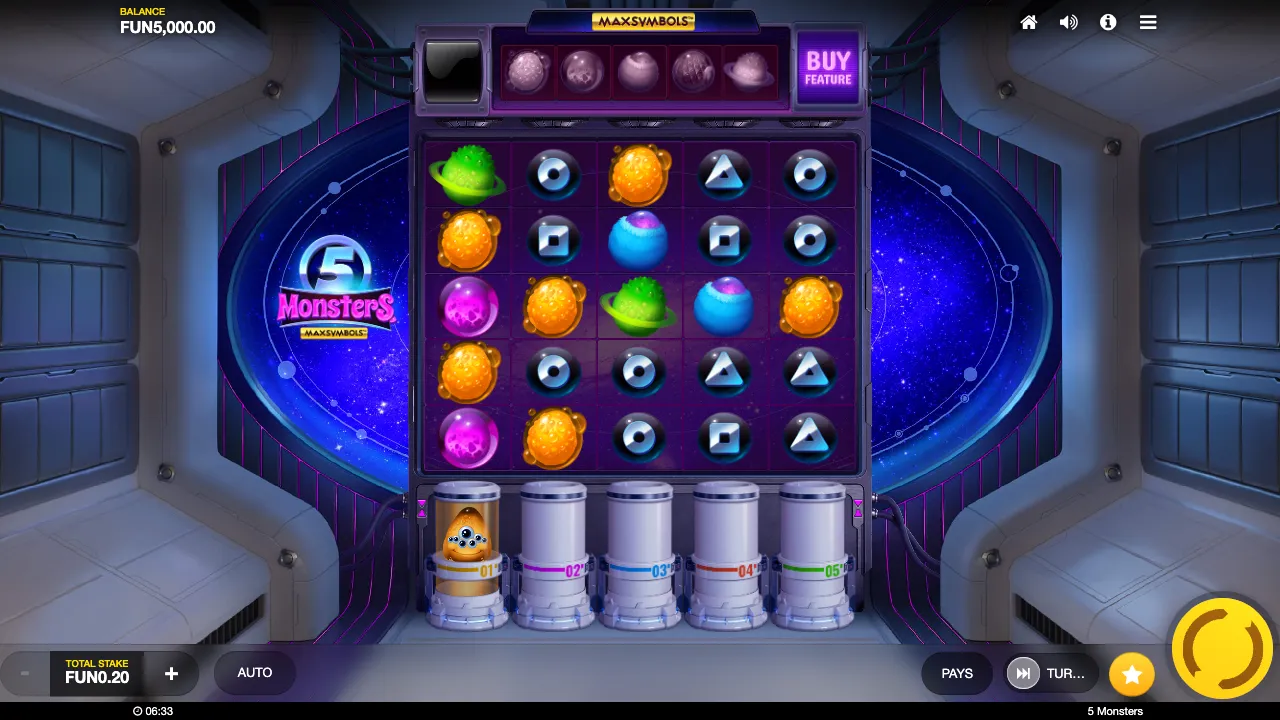Open the Auto spin options
This screenshot has height=720, width=1280.
pos(255,673)
